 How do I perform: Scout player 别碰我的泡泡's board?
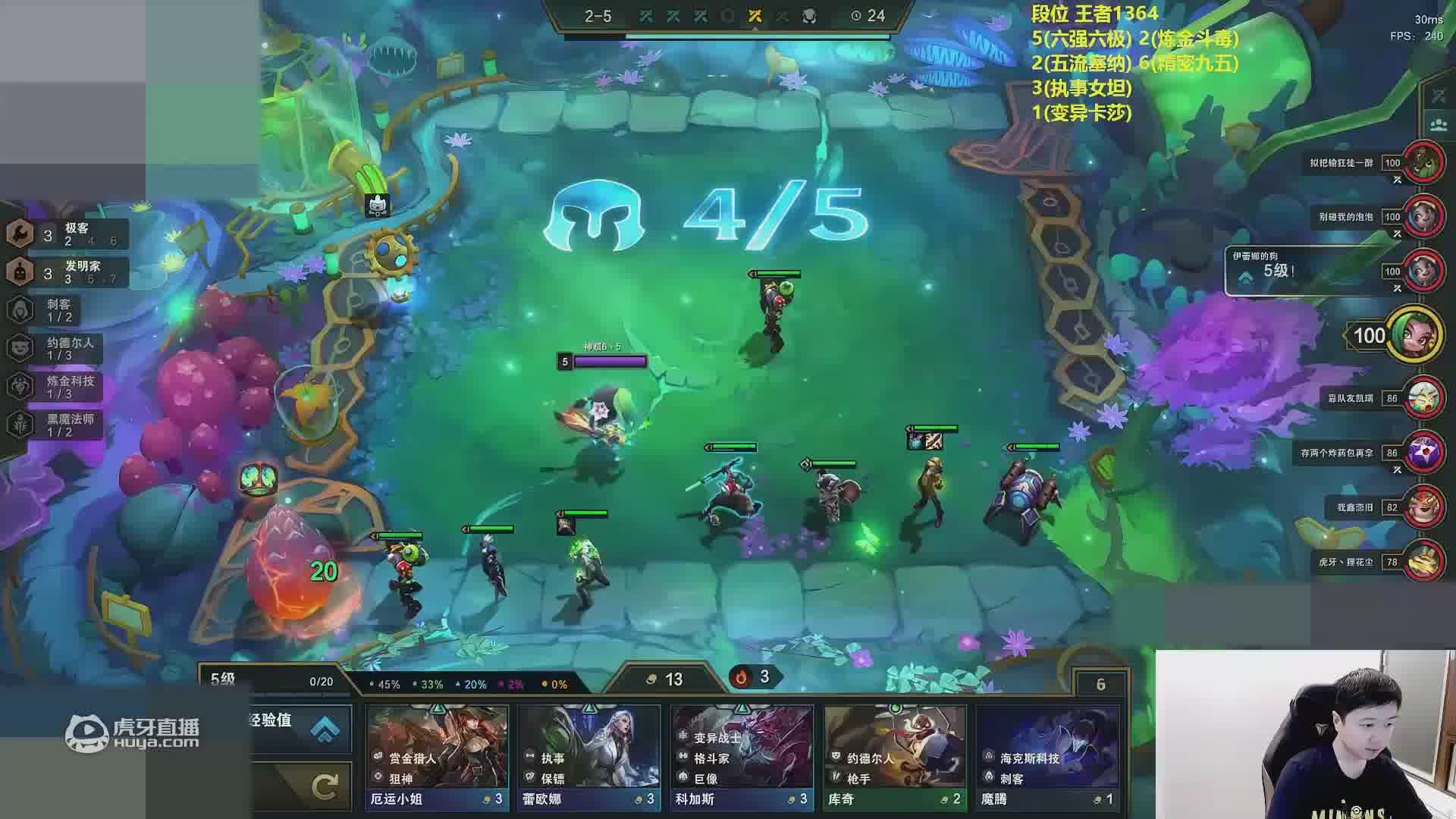pyautogui.click(x=1422, y=217)
